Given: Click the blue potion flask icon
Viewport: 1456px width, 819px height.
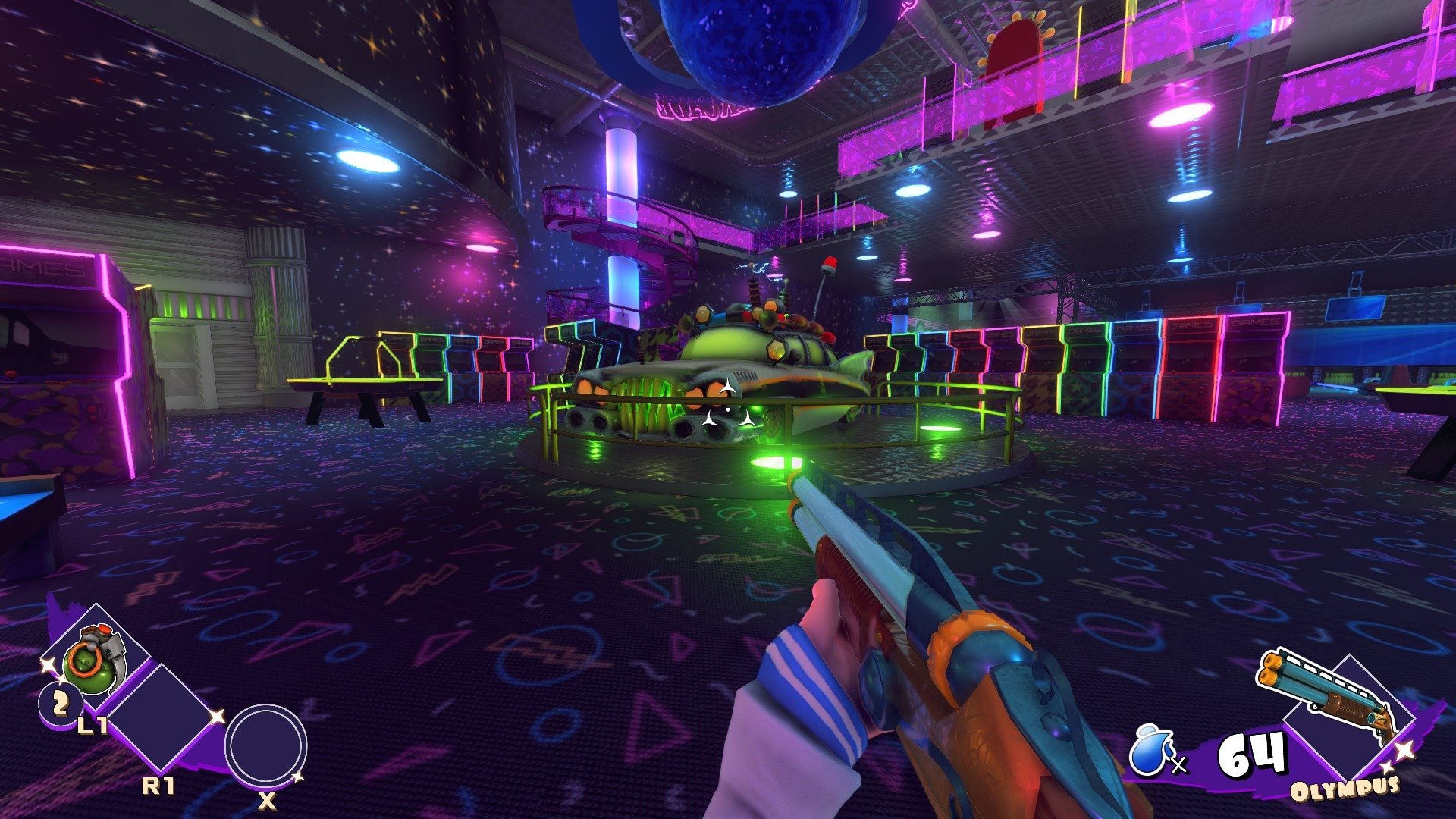Looking at the screenshot, I should [1151, 752].
